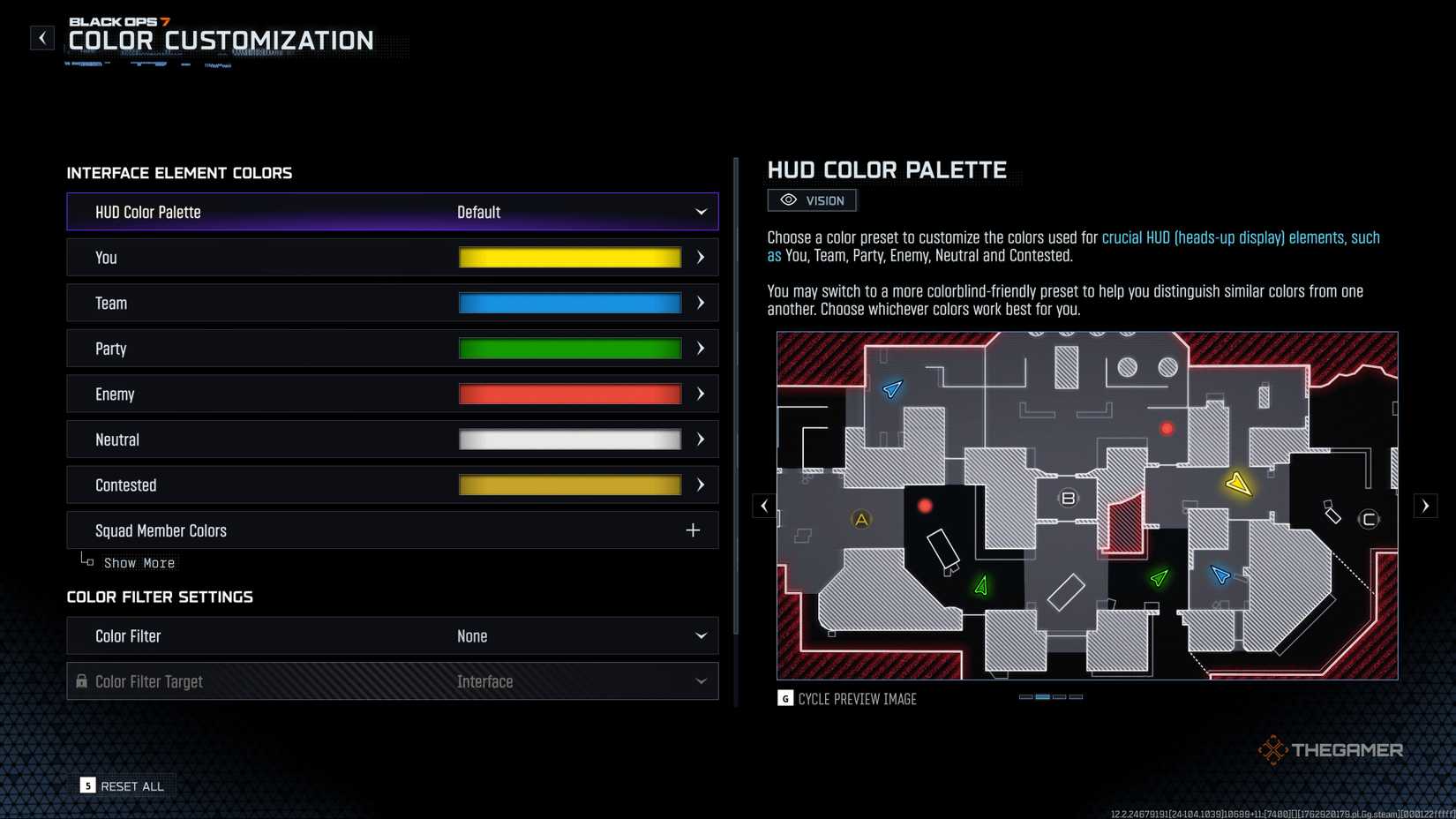Click the left arrow beside the map preview
The width and height of the screenshot is (1456, 819).
(x=763, y=505)
